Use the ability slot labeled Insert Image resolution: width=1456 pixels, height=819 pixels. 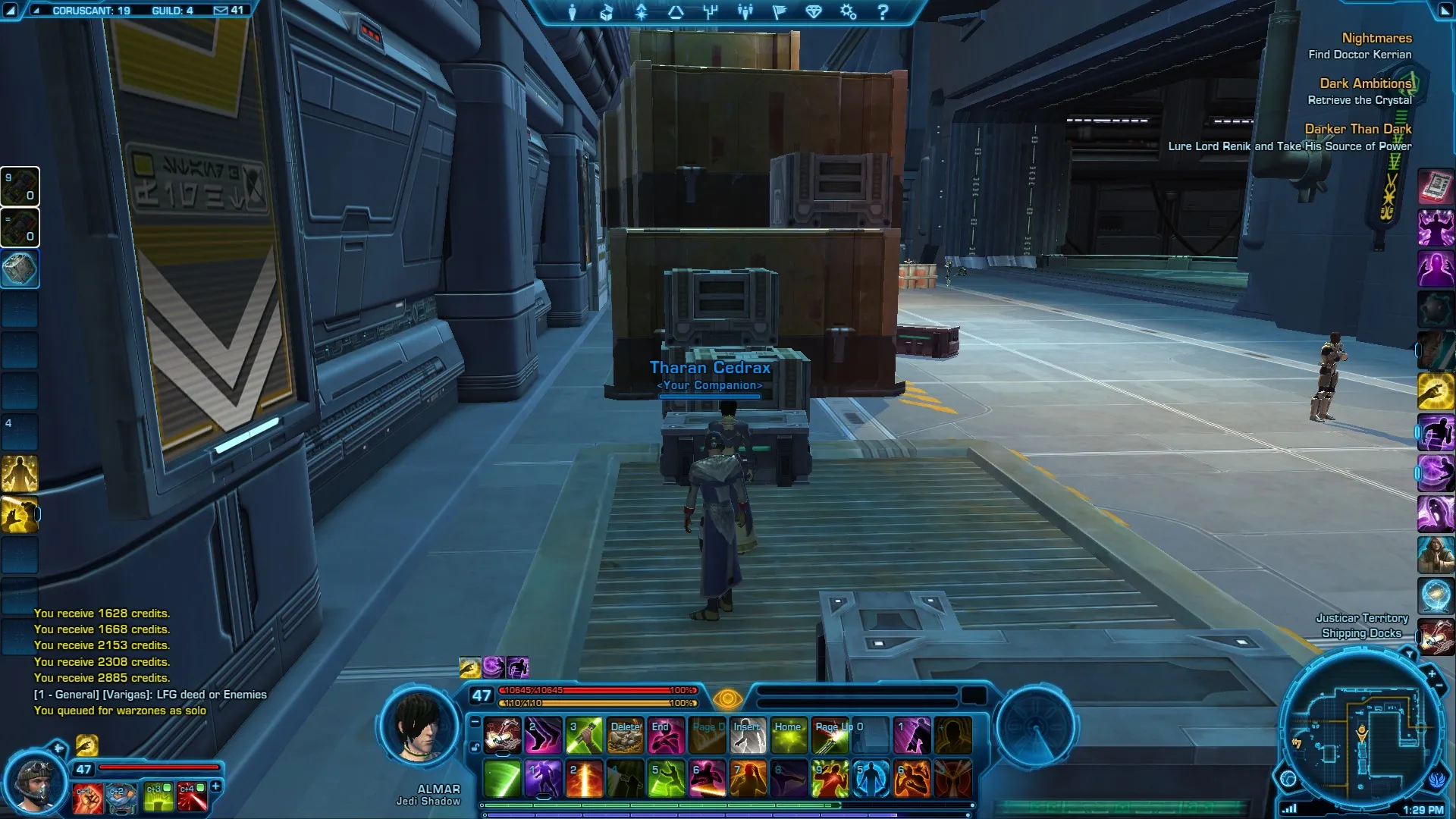[x=748, y=736]
